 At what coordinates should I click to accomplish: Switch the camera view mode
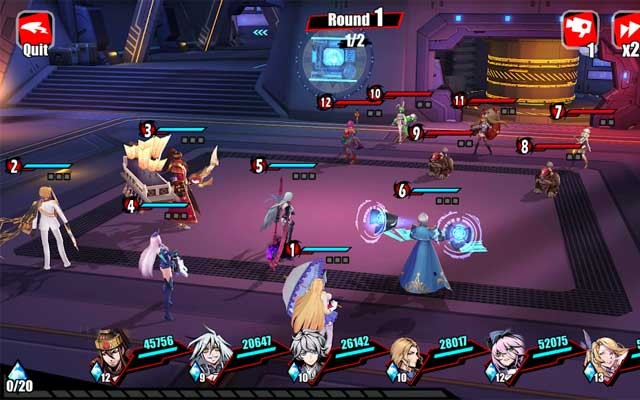pyautogui.click(x=579, y=31)
